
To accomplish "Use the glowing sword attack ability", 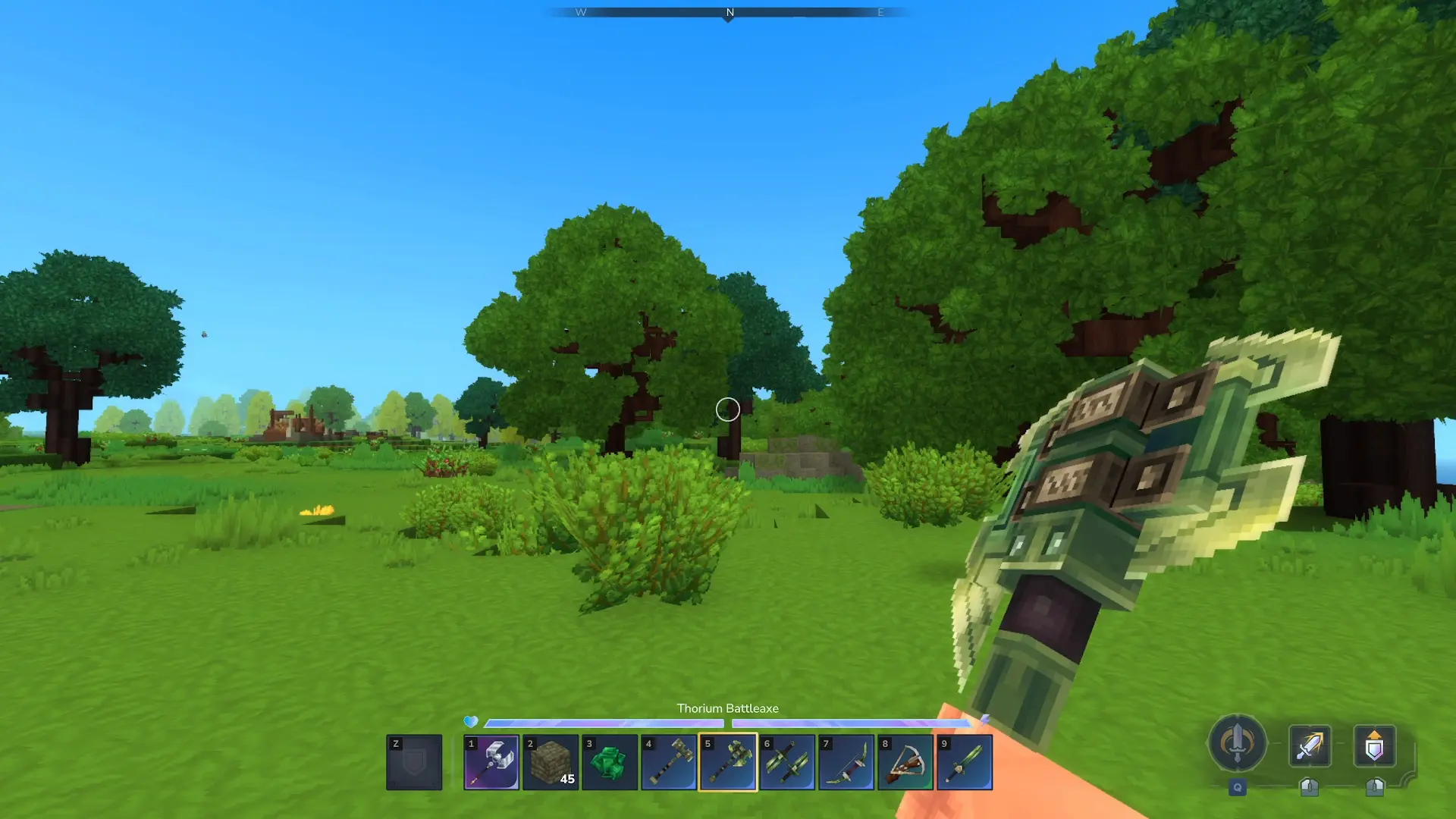I will pos(1310,745).
